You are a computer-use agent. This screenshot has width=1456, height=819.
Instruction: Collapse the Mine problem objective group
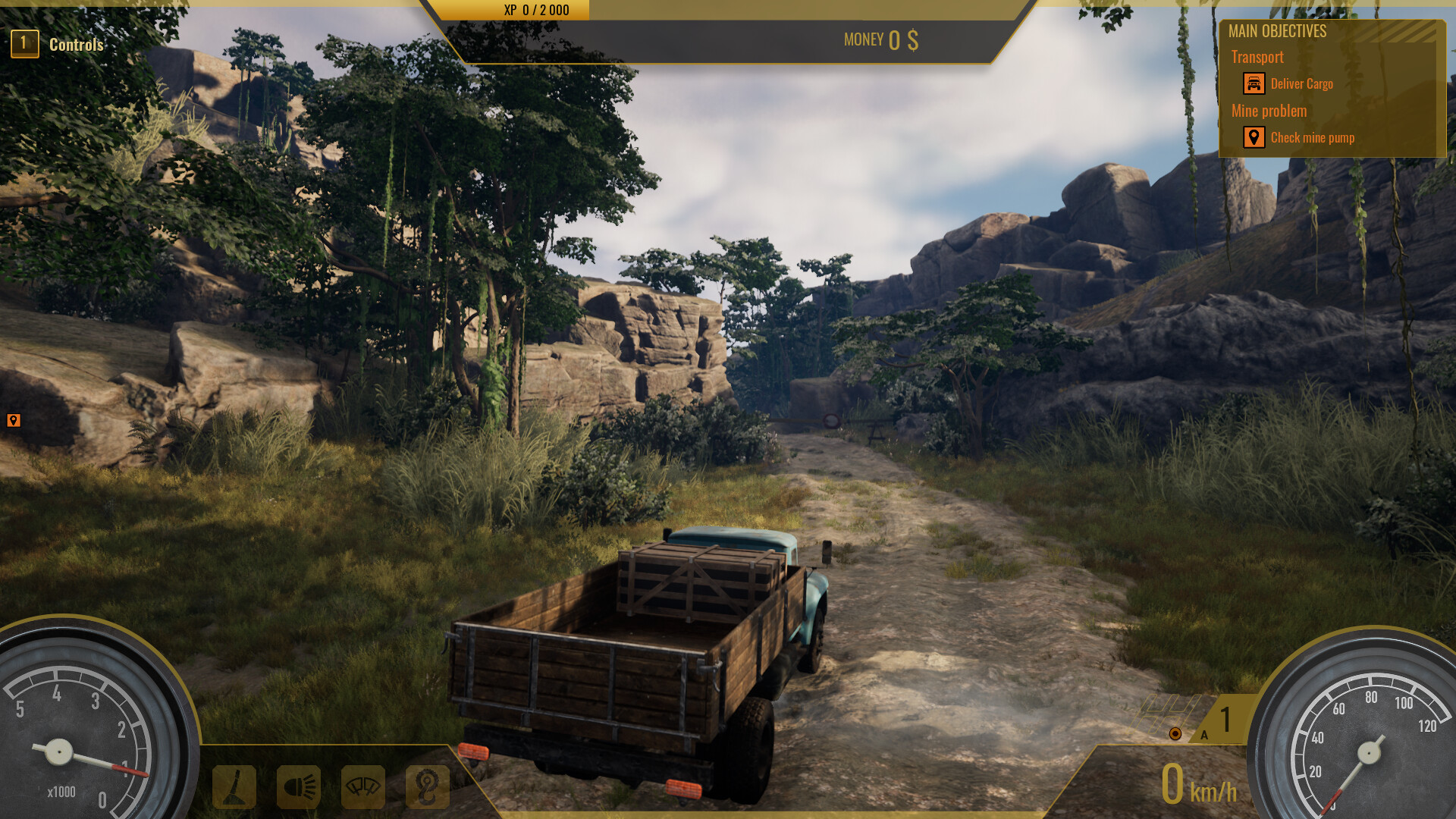click(1269, 111)
